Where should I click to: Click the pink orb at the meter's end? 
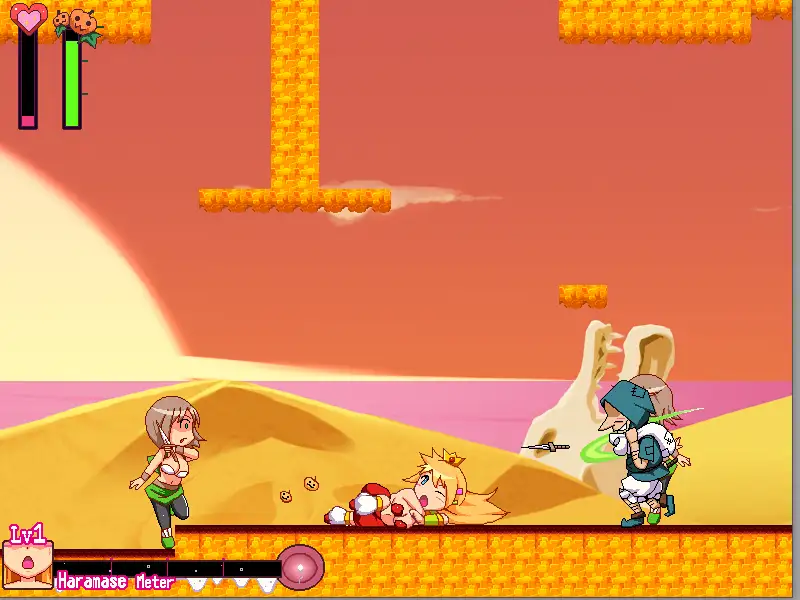[300, 566]
